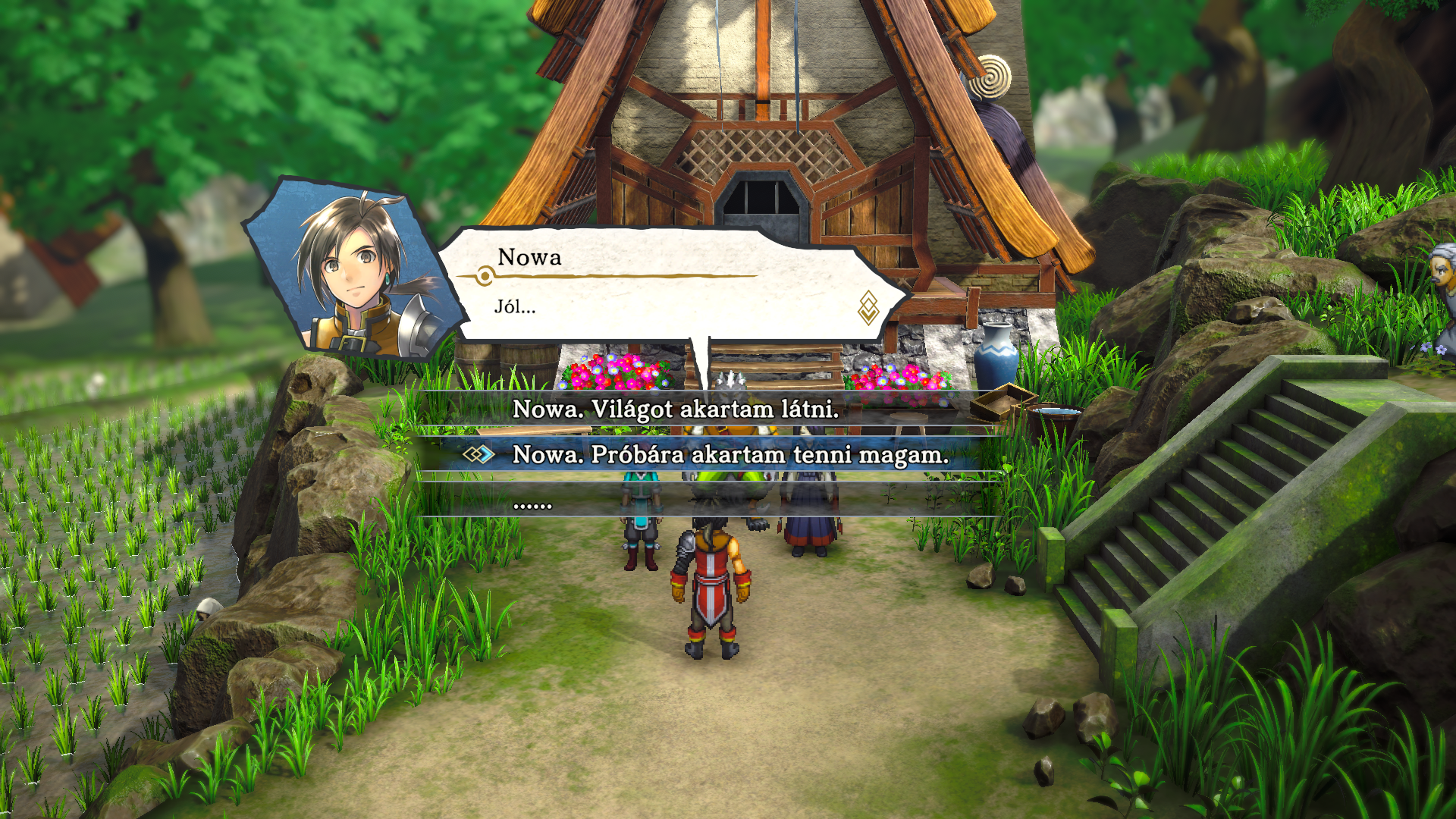This screenshot has height=819, width=1456.
Task: Pick the silent "......" dialogue option
Action: tap(532, 504)
